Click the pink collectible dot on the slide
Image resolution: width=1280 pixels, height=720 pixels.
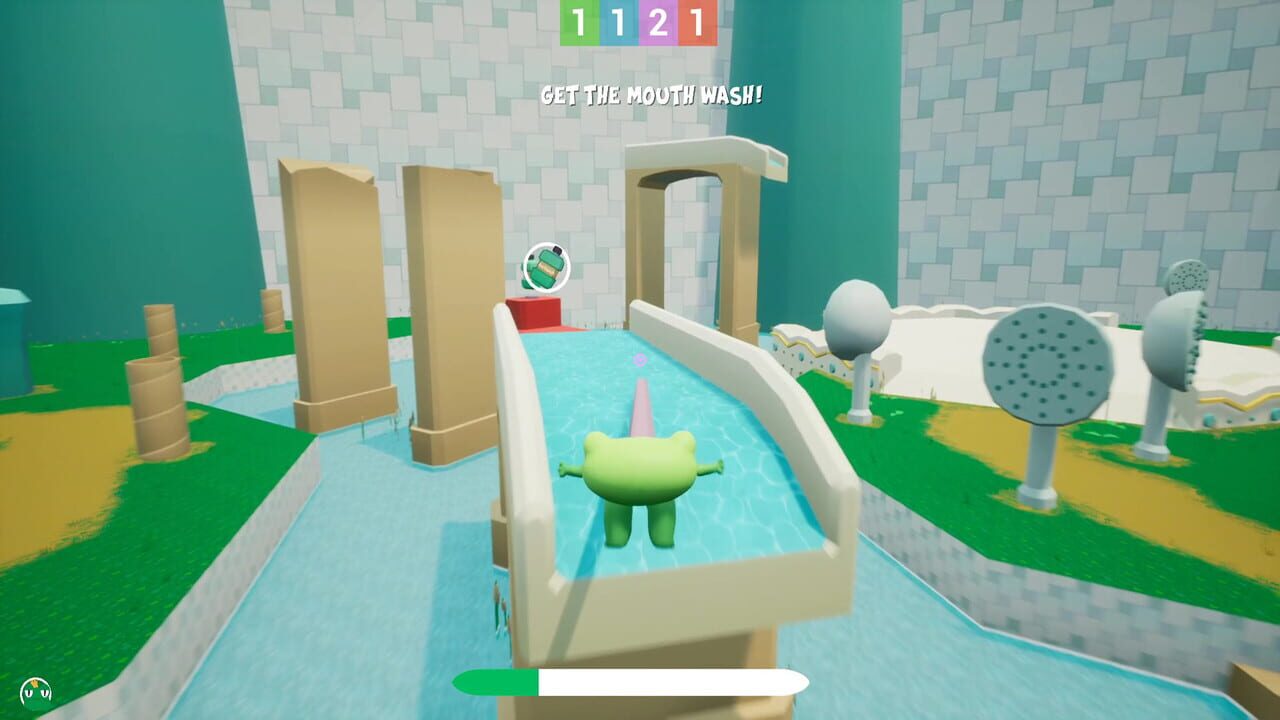640,361
